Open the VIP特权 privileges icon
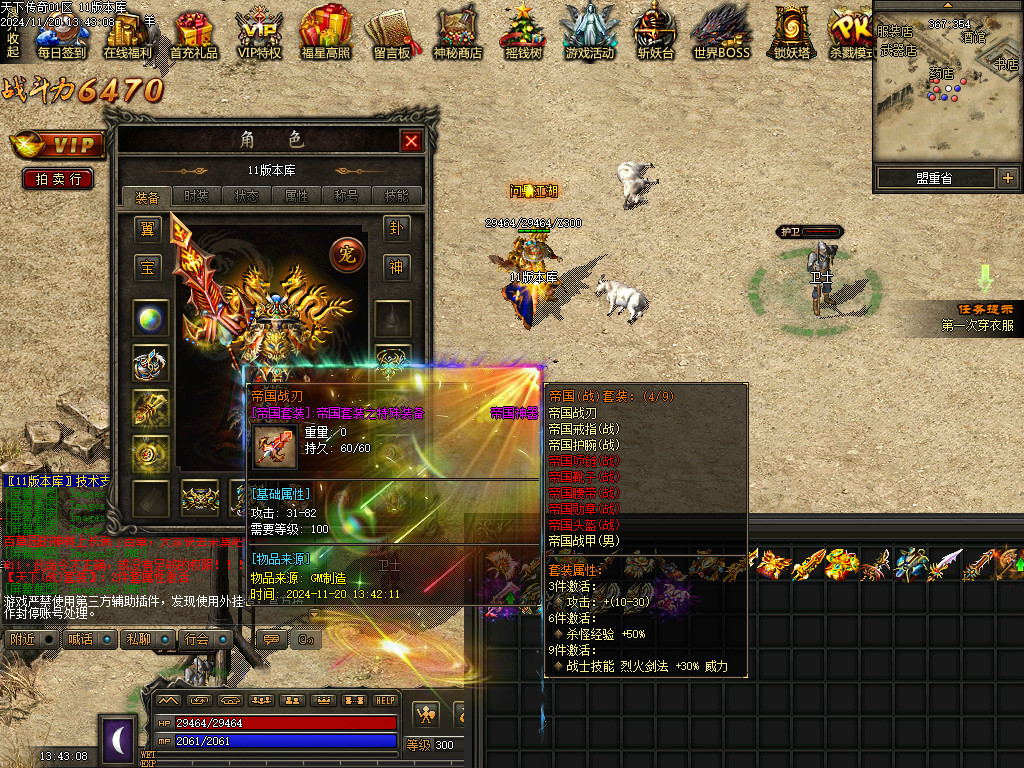 point(259,33)
